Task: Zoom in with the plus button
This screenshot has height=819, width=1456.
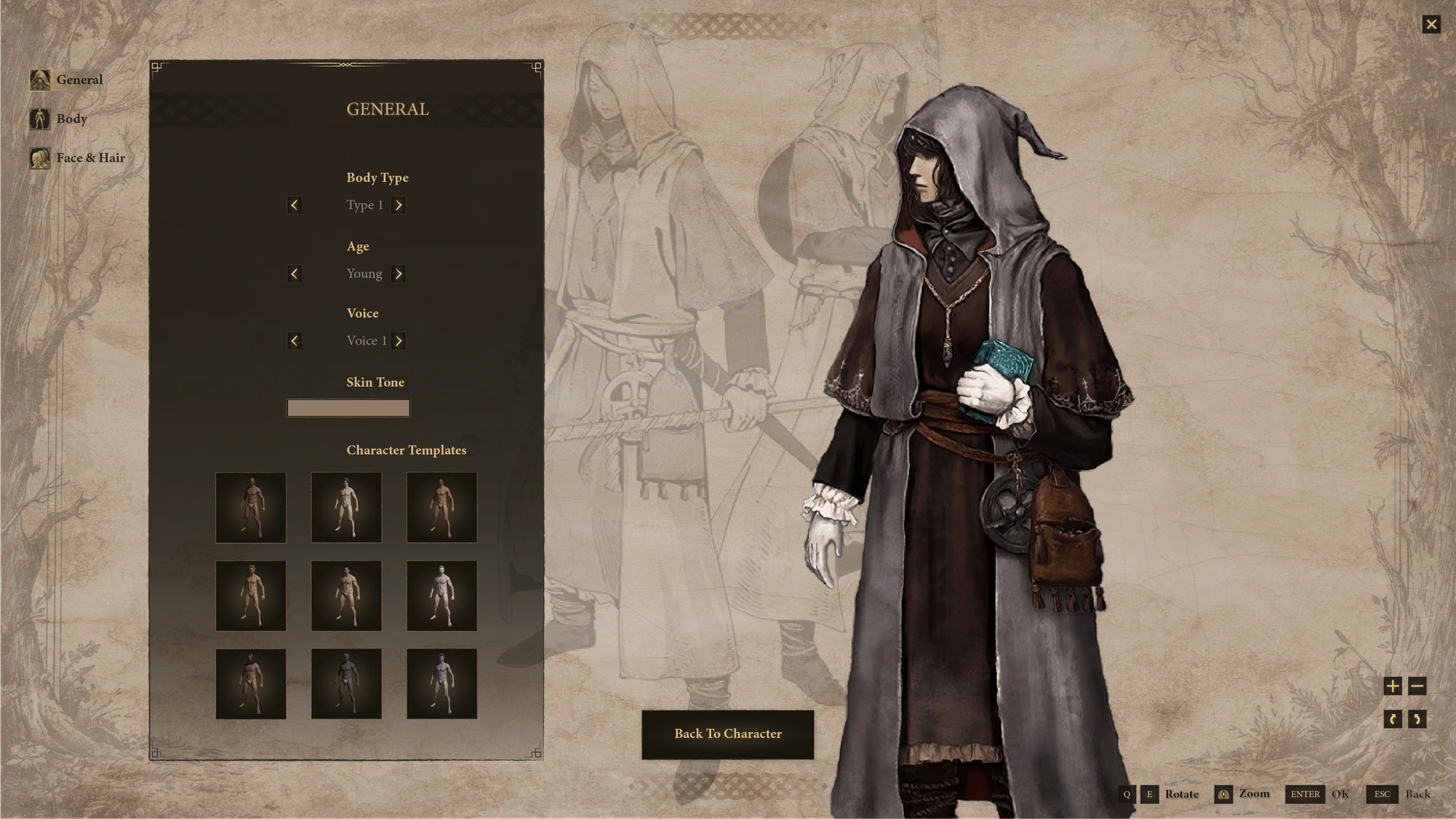Action: click(1392, 686)
